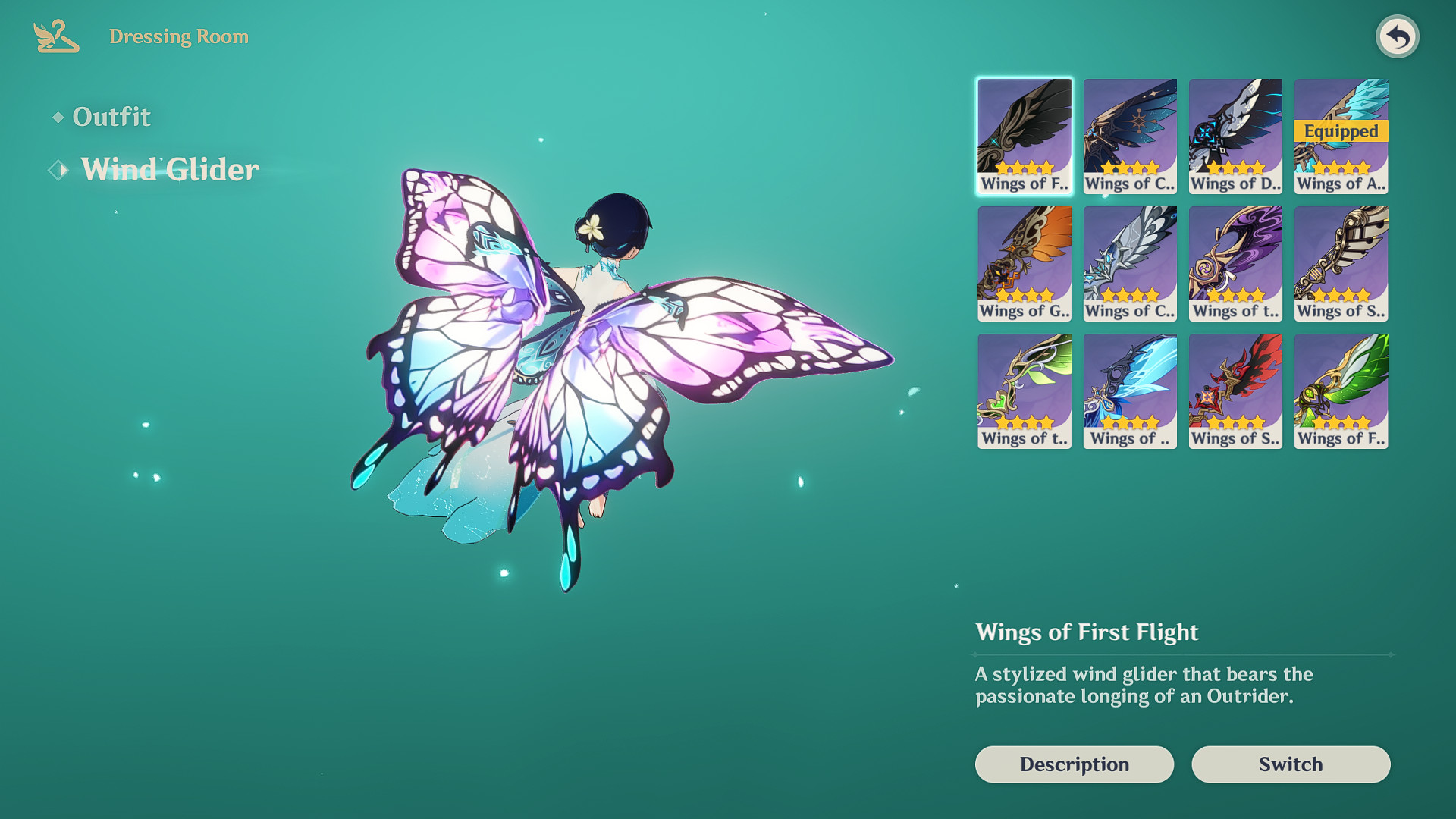The image size is (1456, 819).
Task: Switch to the Outfit section
Action: coord(111,116)
